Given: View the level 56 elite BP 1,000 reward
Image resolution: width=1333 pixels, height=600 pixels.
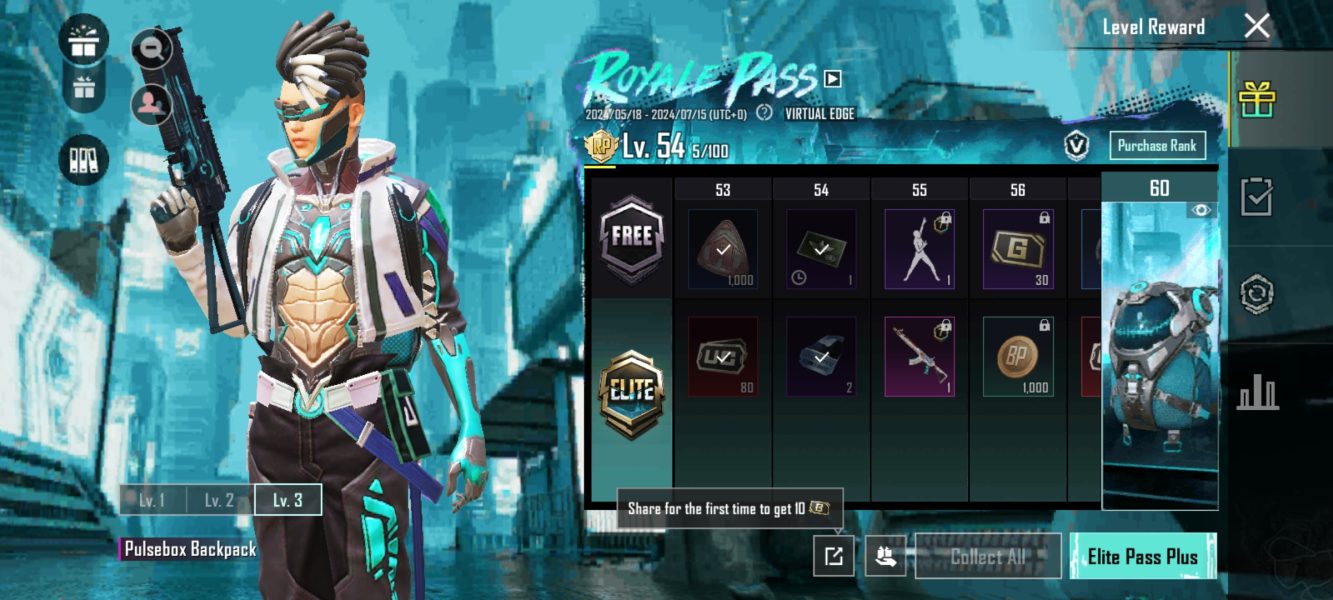Looking at the screenshot, I should point(1017,356).
